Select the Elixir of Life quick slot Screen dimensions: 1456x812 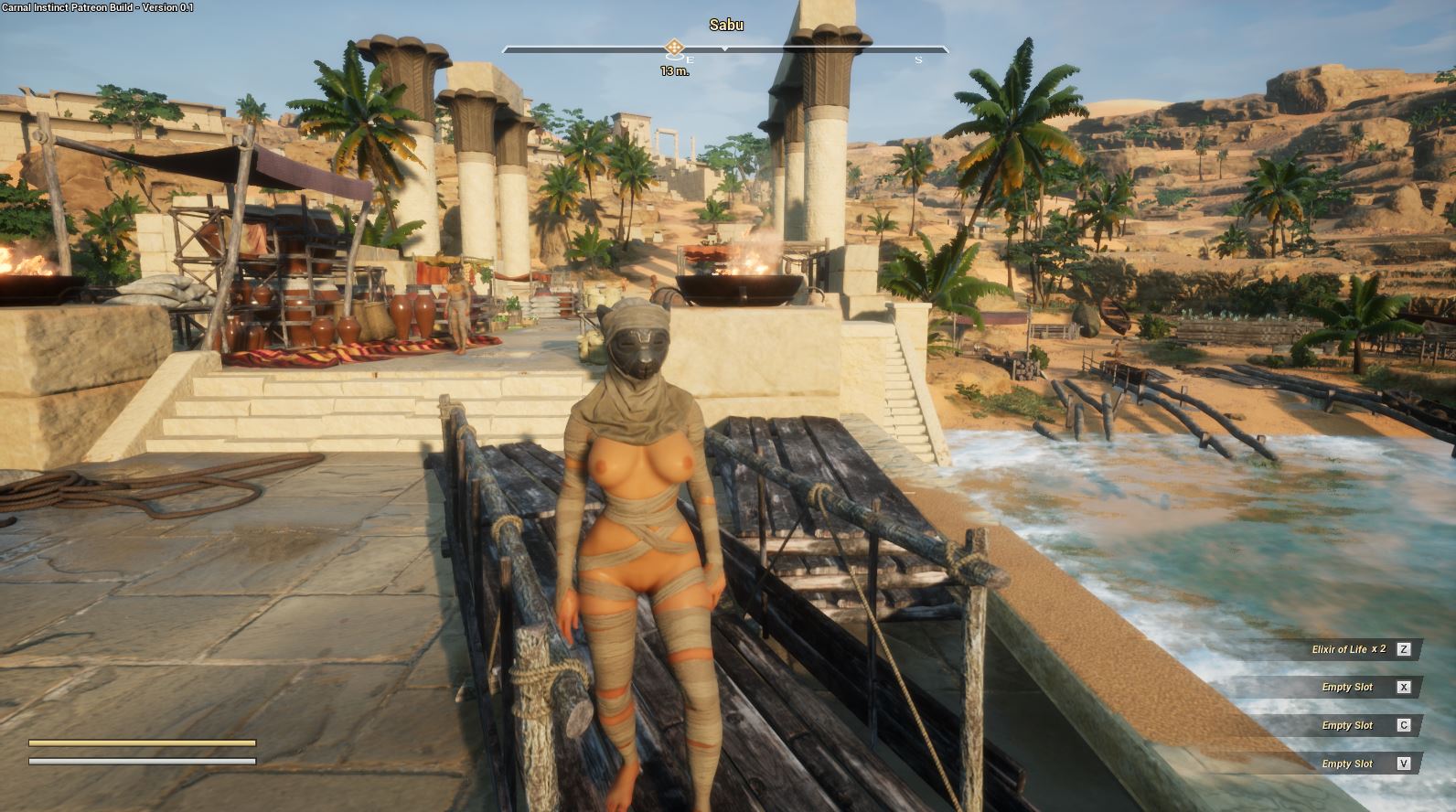[x=1350, y=649]
